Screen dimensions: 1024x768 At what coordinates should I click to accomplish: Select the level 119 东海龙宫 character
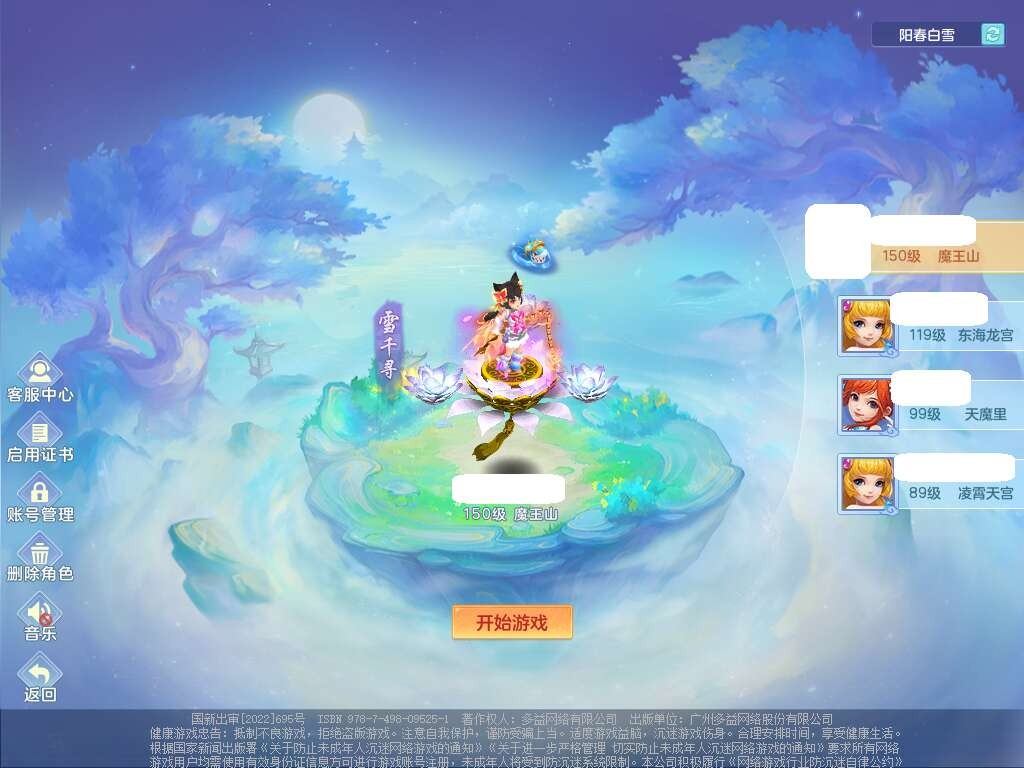[930, 326]
